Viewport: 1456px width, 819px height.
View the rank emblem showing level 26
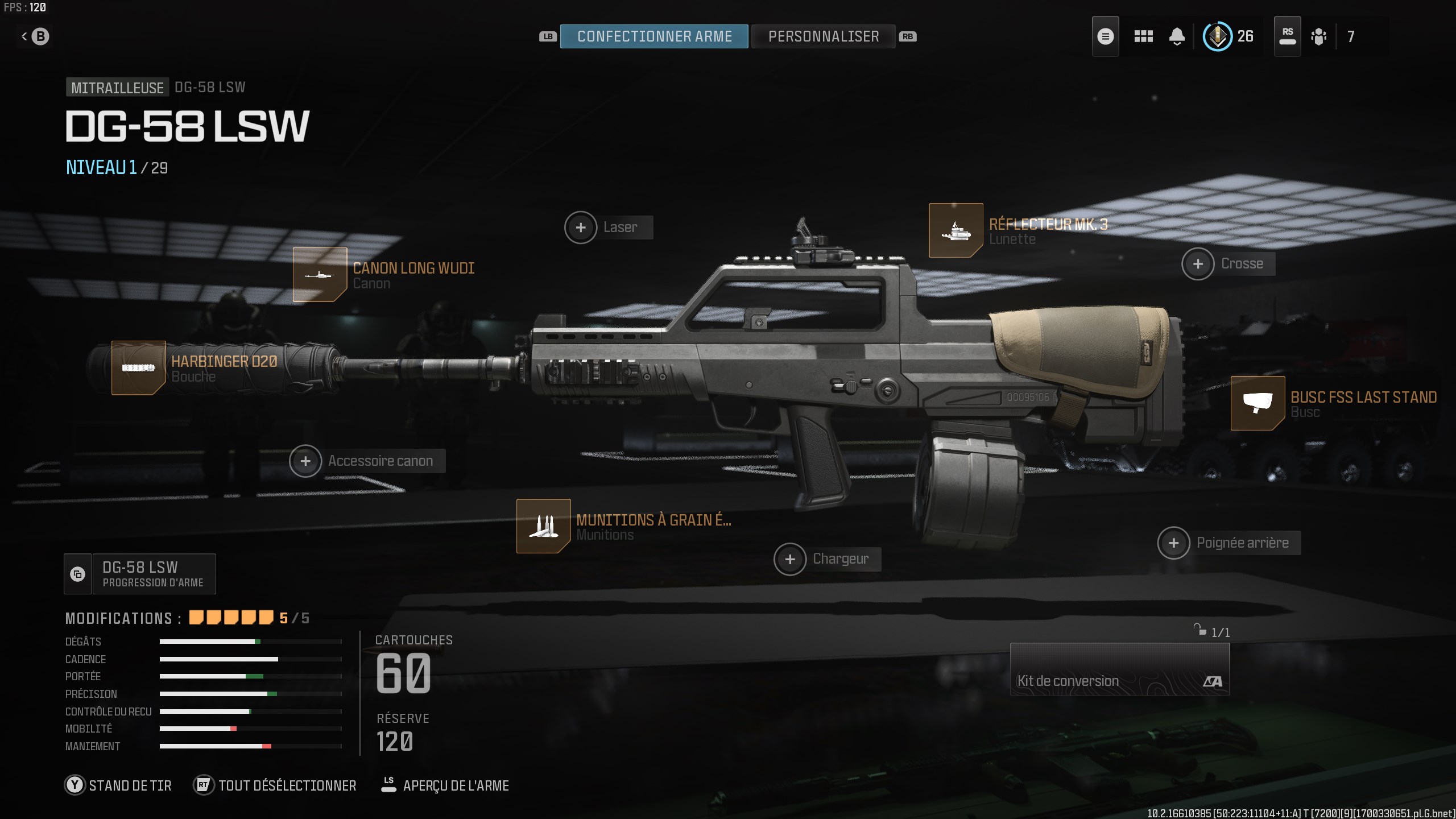[1218, 36]
